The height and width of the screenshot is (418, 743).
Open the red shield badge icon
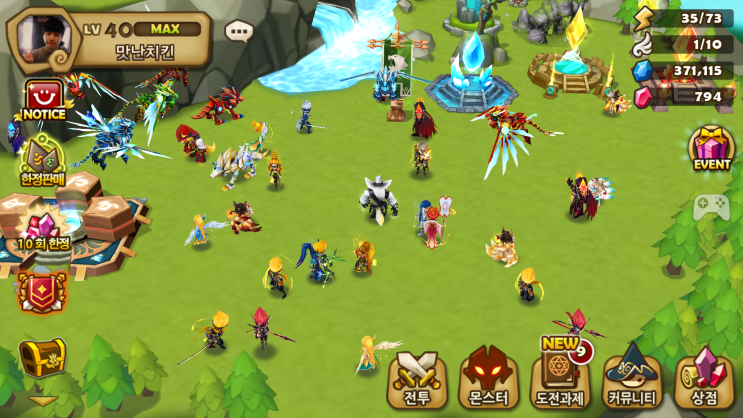42,292
